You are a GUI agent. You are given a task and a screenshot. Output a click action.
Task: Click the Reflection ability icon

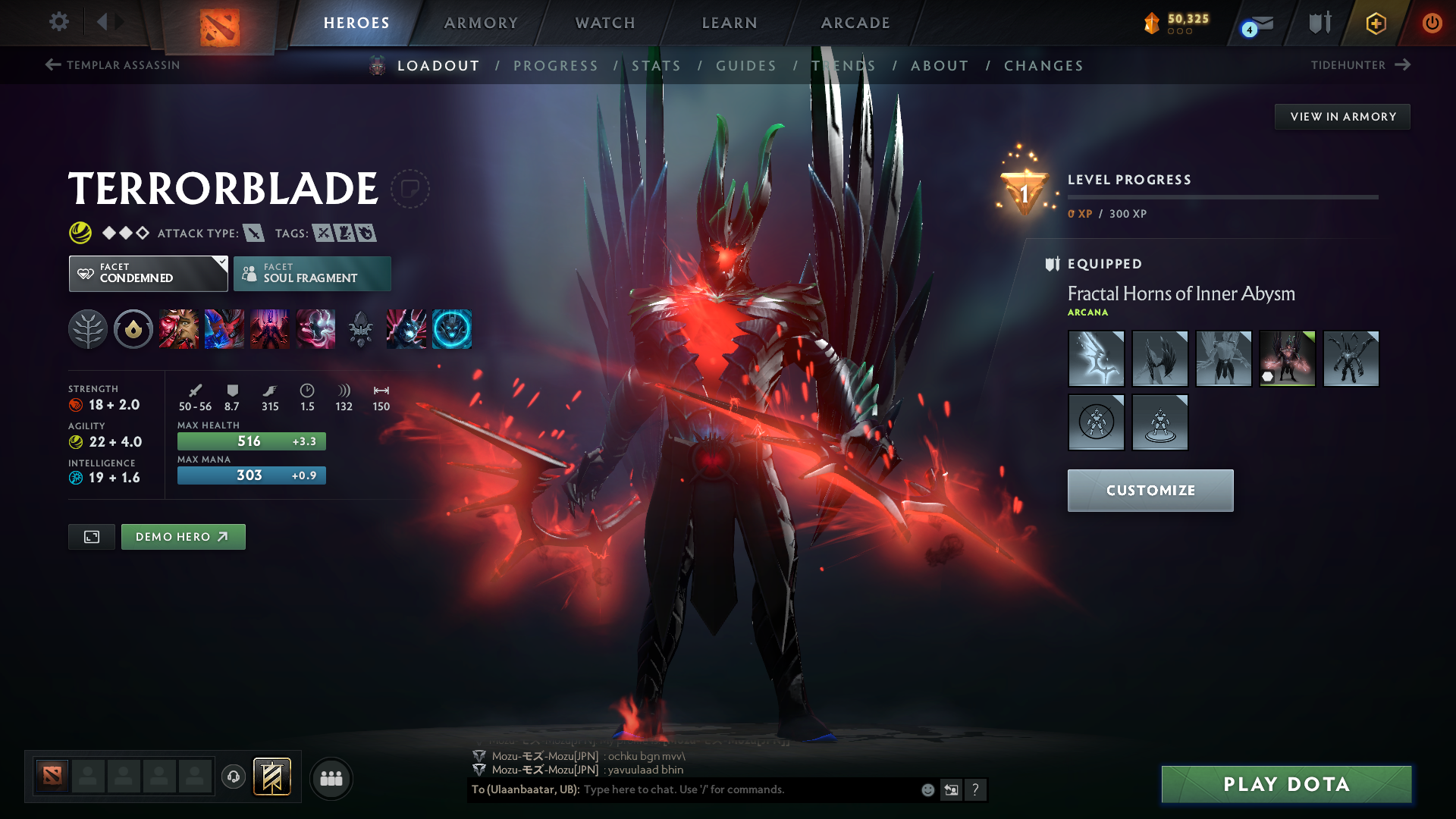(179, 328)
